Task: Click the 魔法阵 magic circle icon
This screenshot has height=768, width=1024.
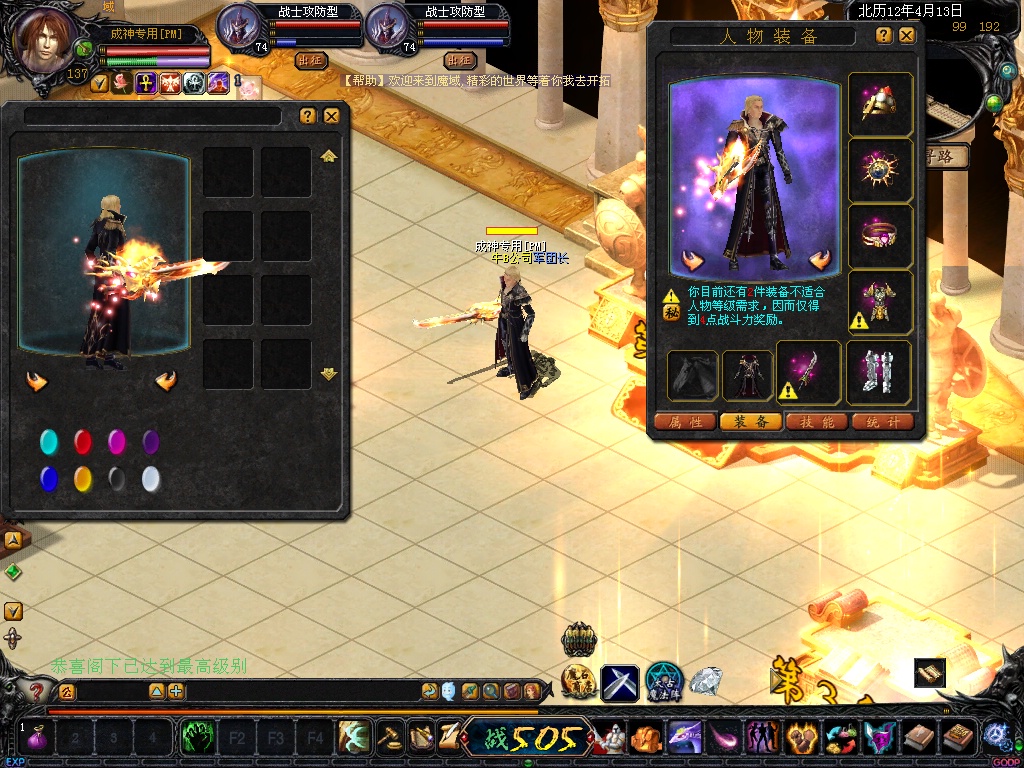Action: click(664, 682)
